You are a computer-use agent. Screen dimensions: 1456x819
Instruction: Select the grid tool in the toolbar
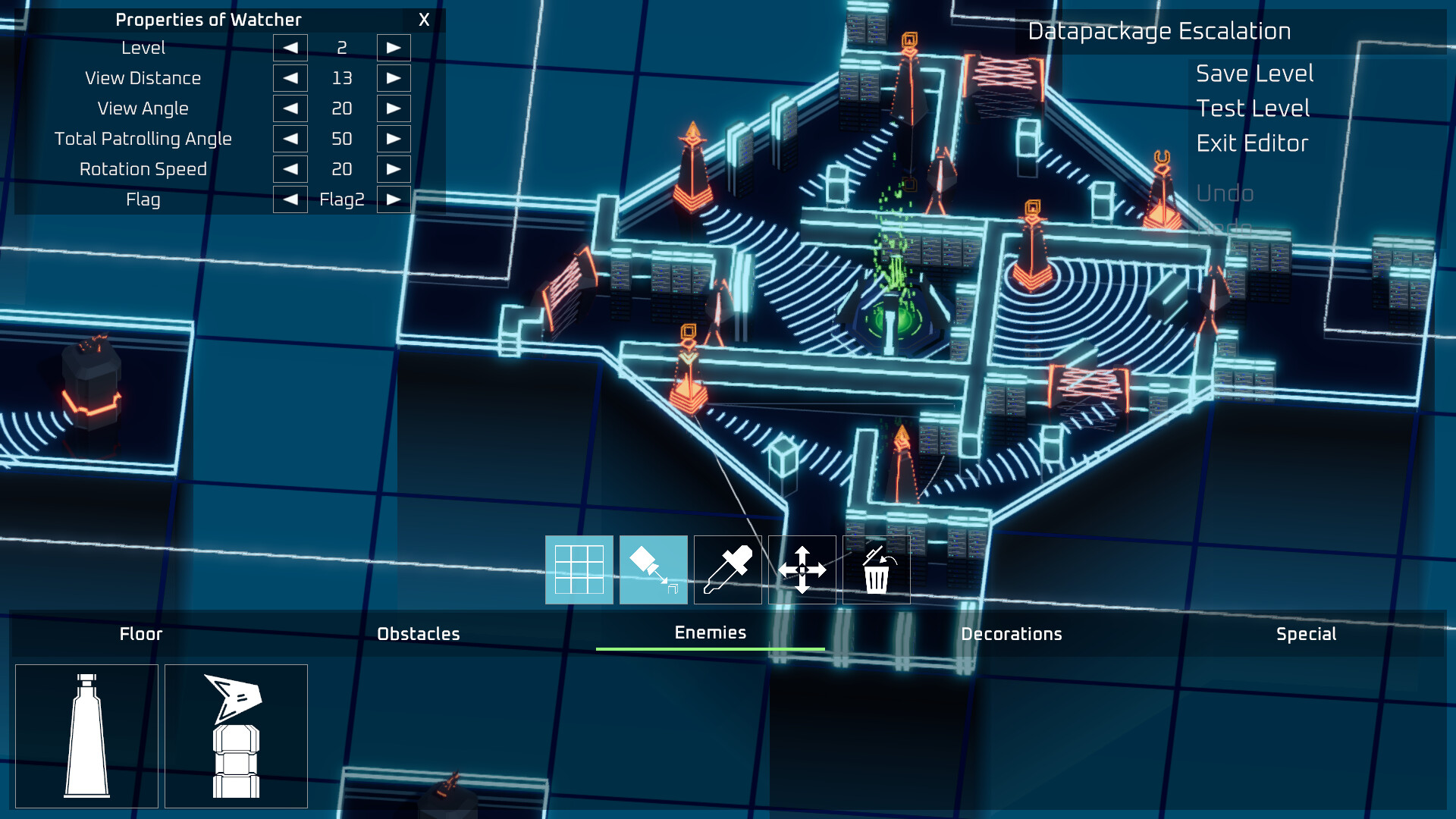(x=579, y=570)
